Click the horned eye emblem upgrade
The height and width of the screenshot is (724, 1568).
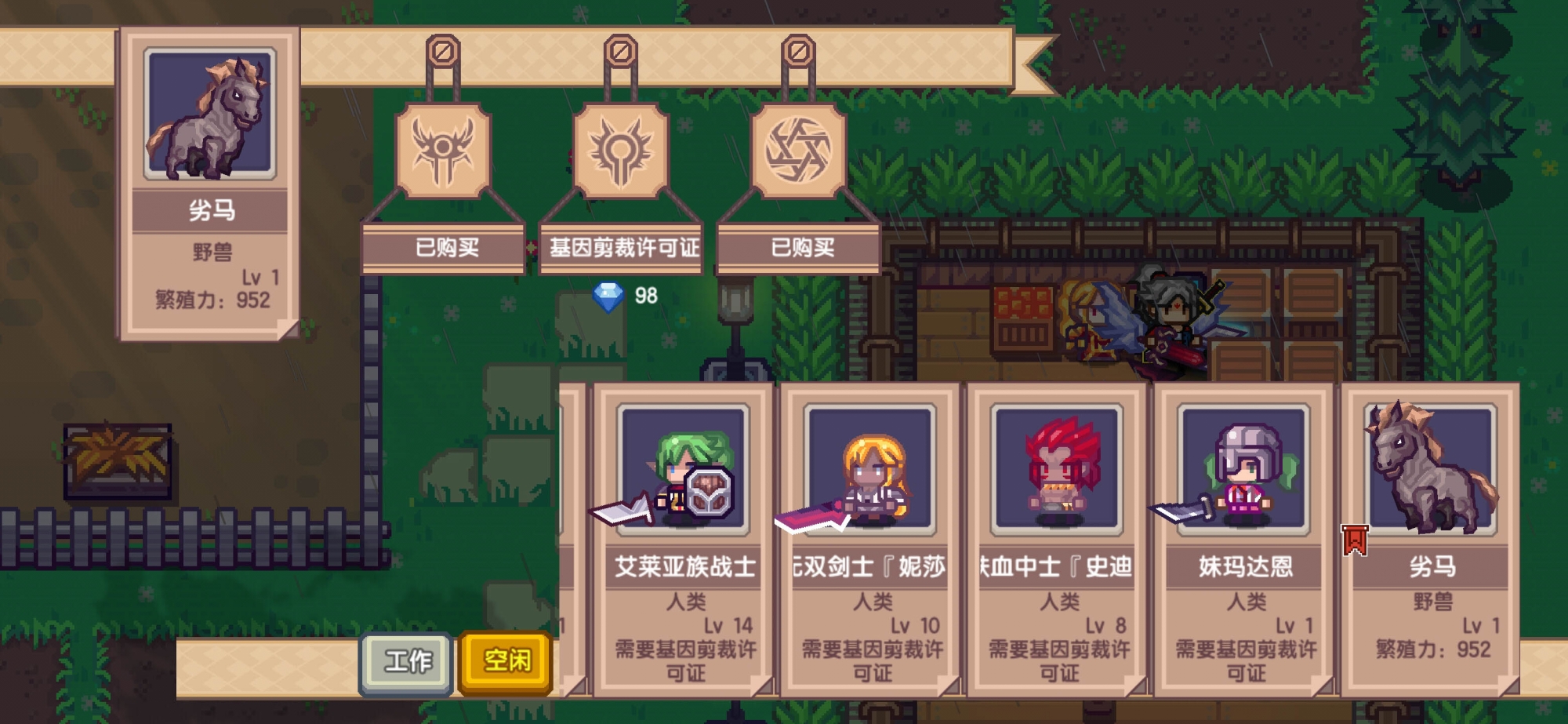443,151
